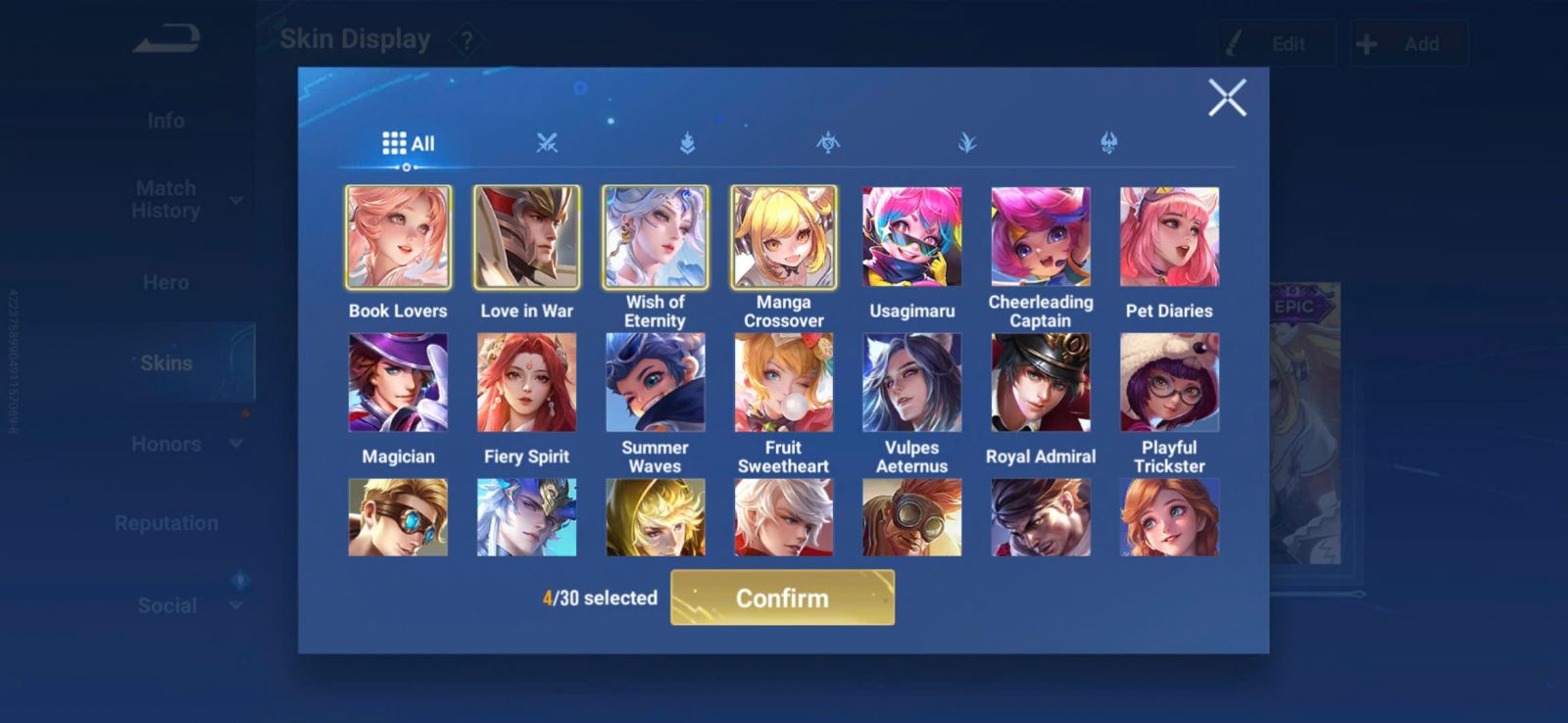Open the Skins section in sidebar

point(167,362)
